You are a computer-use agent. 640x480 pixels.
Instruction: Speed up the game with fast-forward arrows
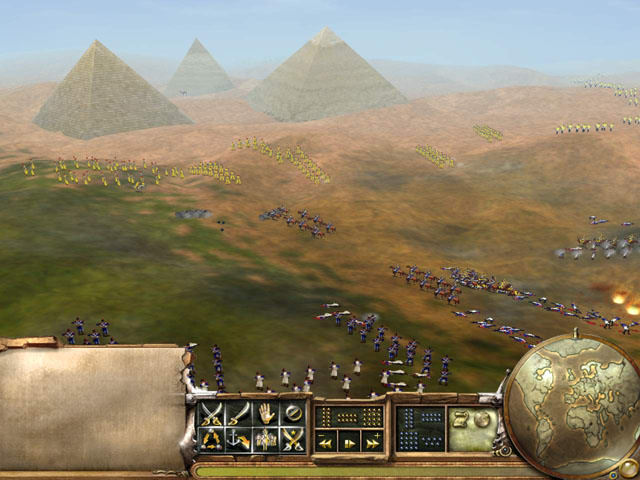pos(372,441)
